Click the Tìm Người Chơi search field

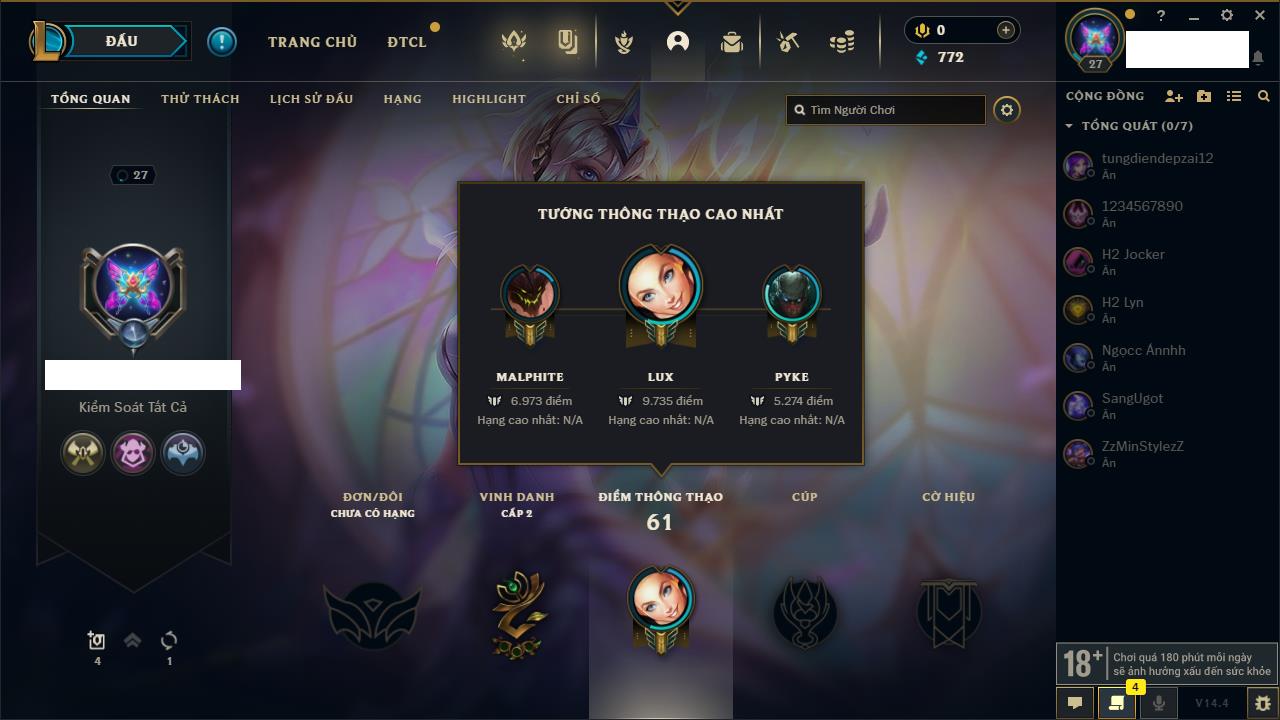(890, 110)
